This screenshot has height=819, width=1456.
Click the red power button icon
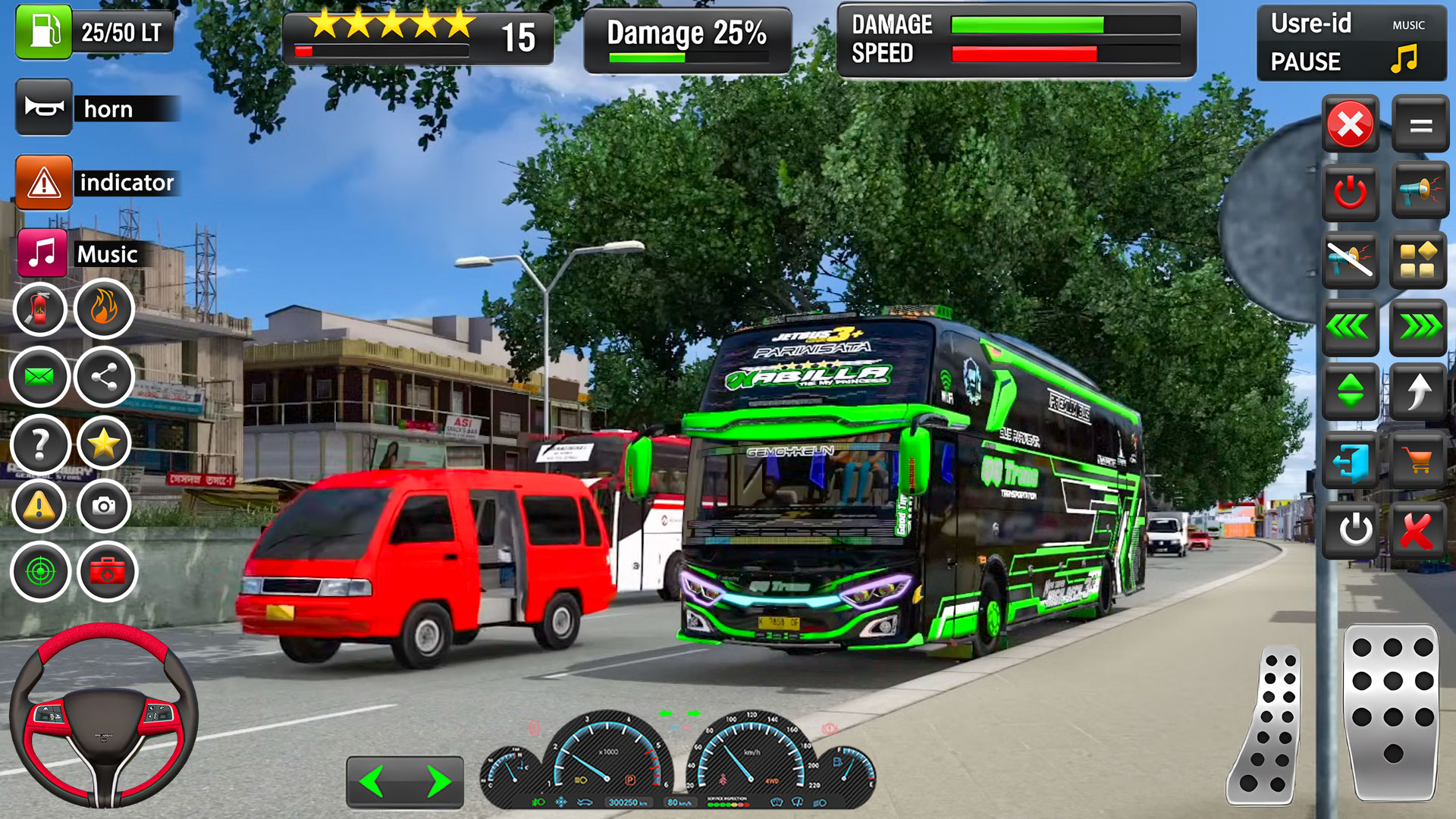pos(1350,192)
